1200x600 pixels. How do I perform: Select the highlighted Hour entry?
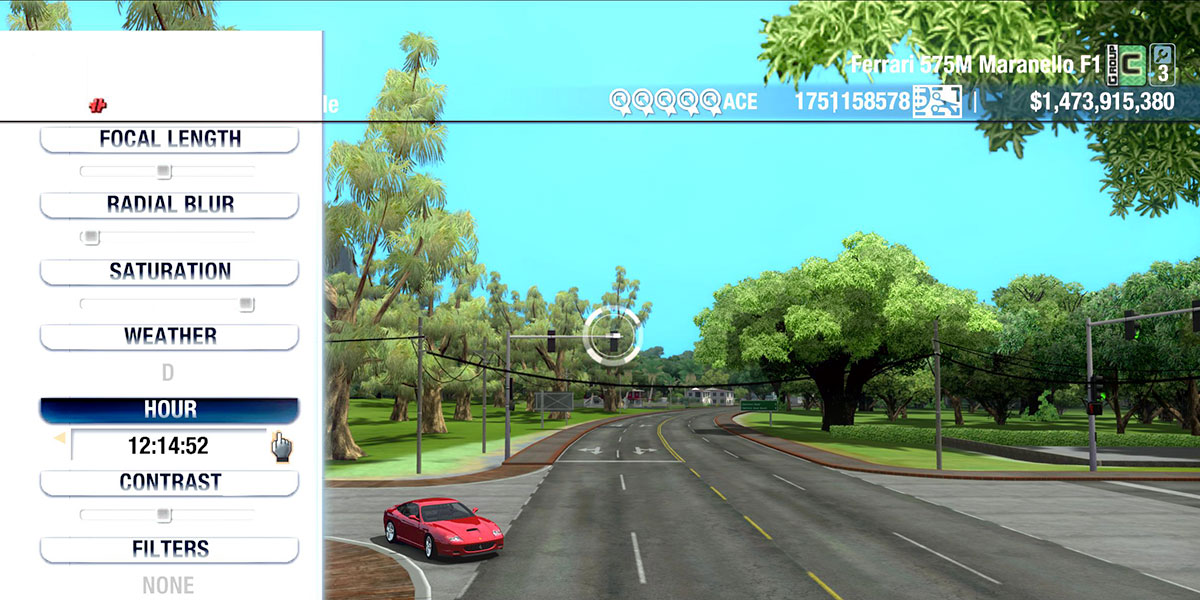pos(169,410)
